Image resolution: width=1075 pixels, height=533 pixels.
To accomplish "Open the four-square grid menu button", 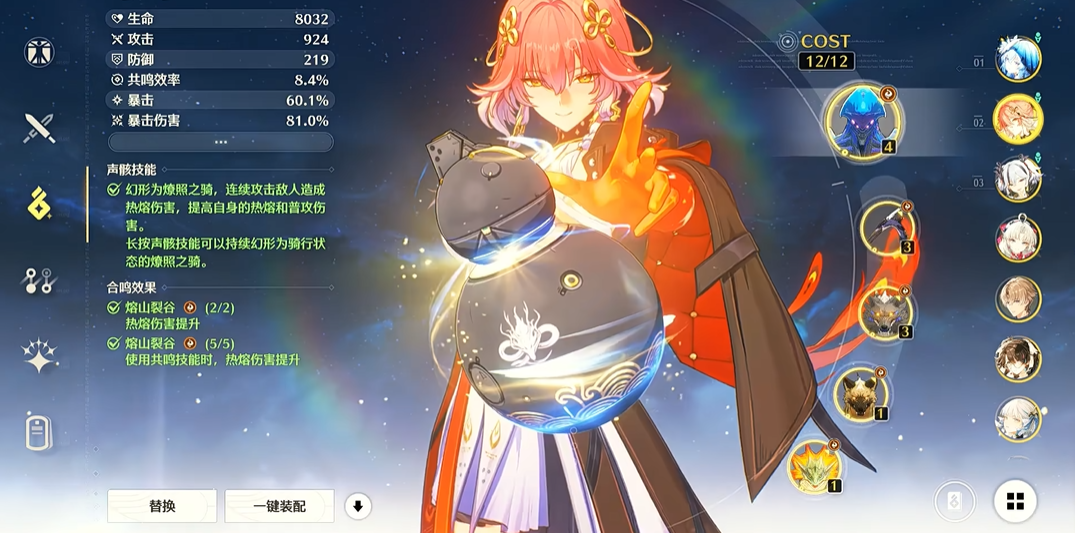I will pos(1015,502).
